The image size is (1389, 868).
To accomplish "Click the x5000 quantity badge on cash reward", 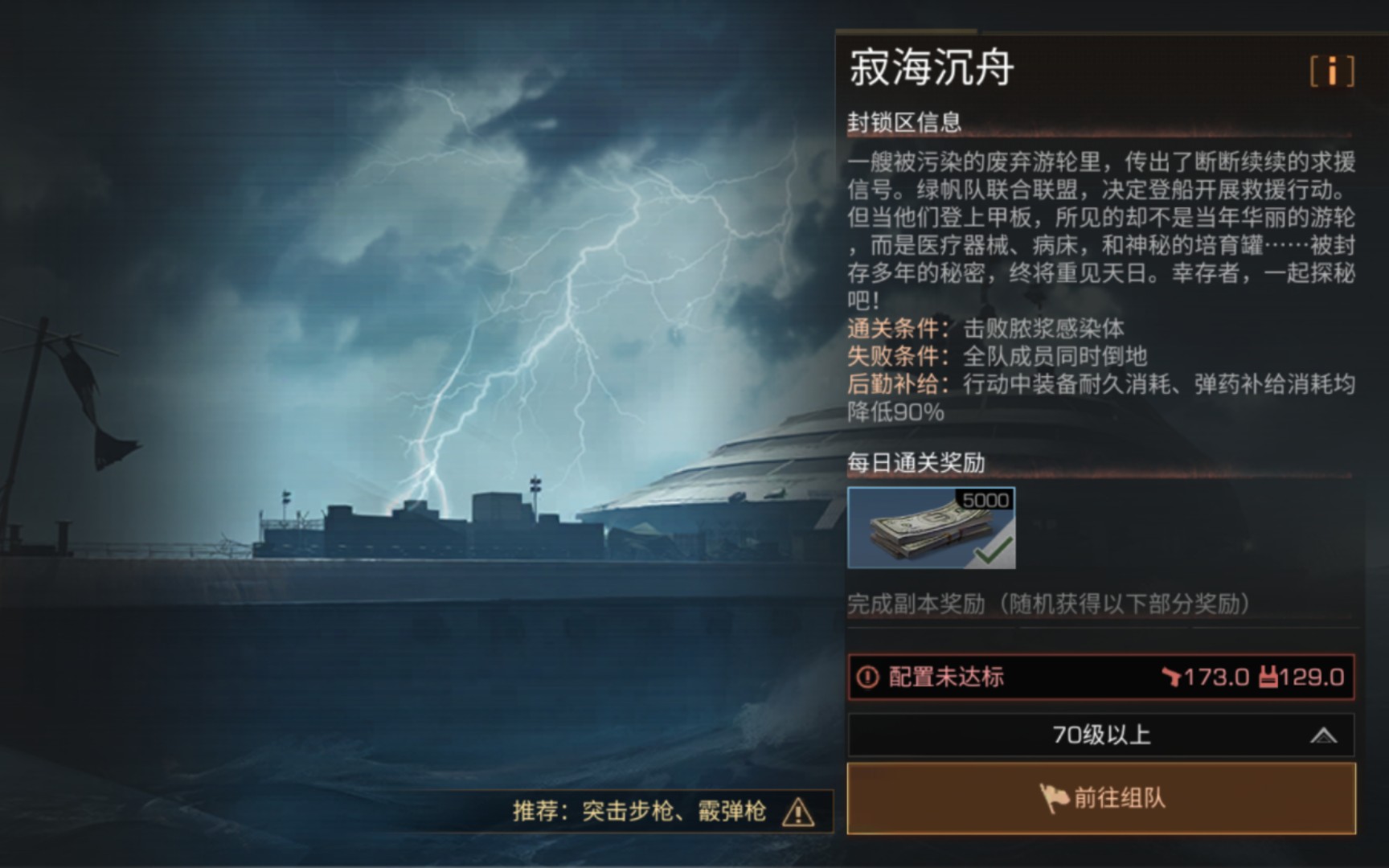I will pyautogui.click(x=985, y=501).
